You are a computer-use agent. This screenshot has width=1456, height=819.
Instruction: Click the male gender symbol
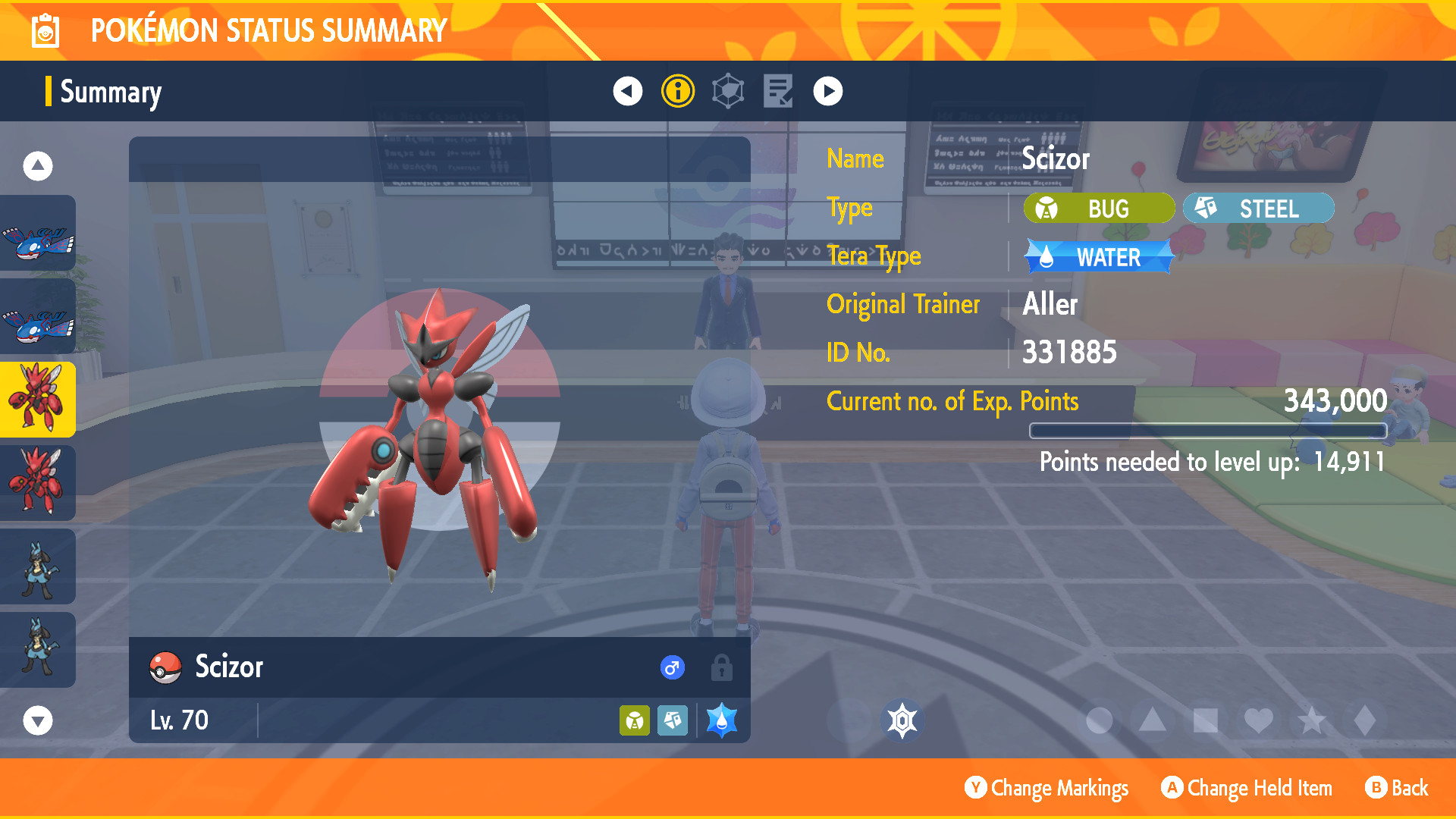coord(670,668)
